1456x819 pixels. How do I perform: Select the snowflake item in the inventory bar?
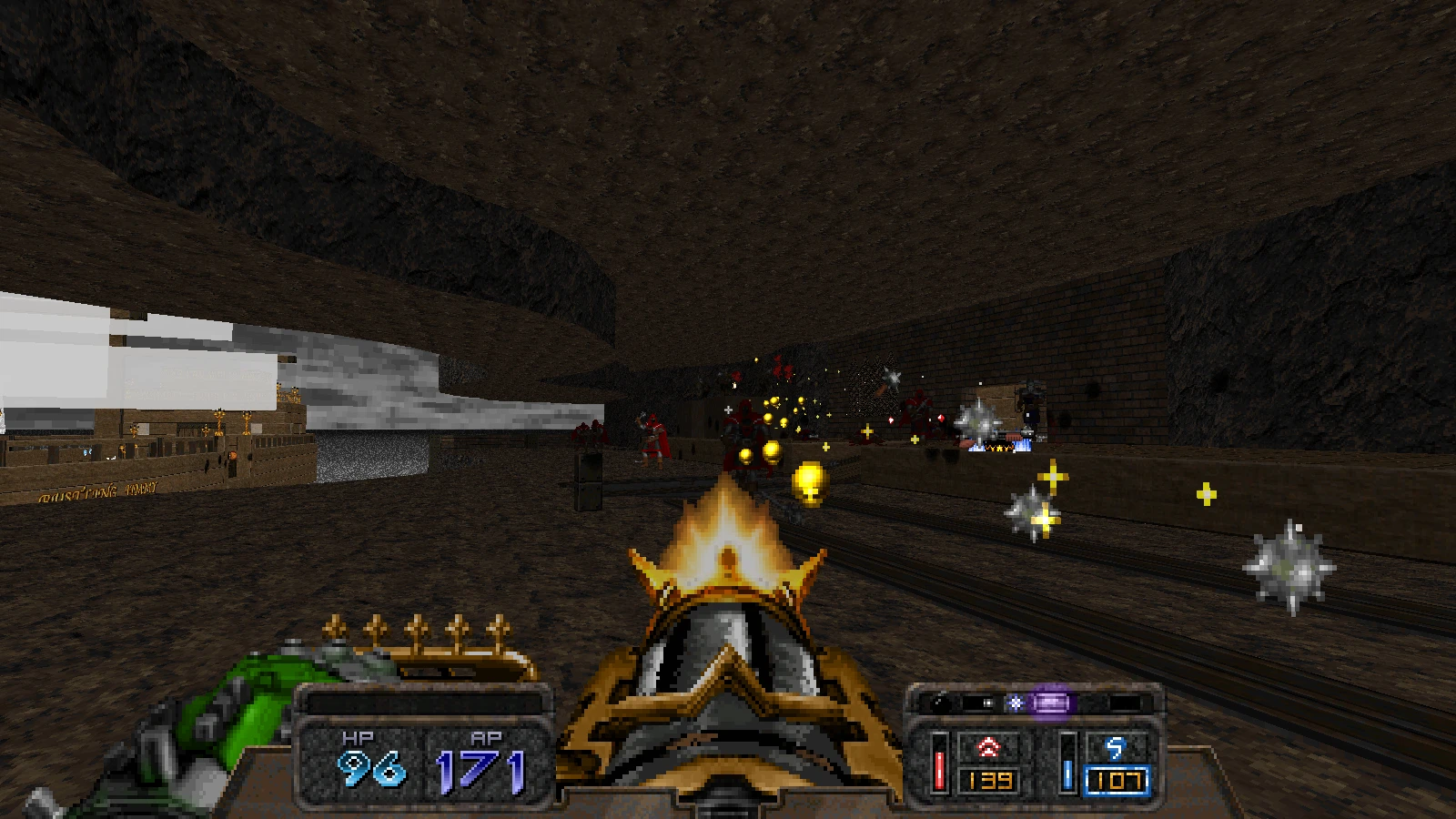click(x=1014, y=703)
